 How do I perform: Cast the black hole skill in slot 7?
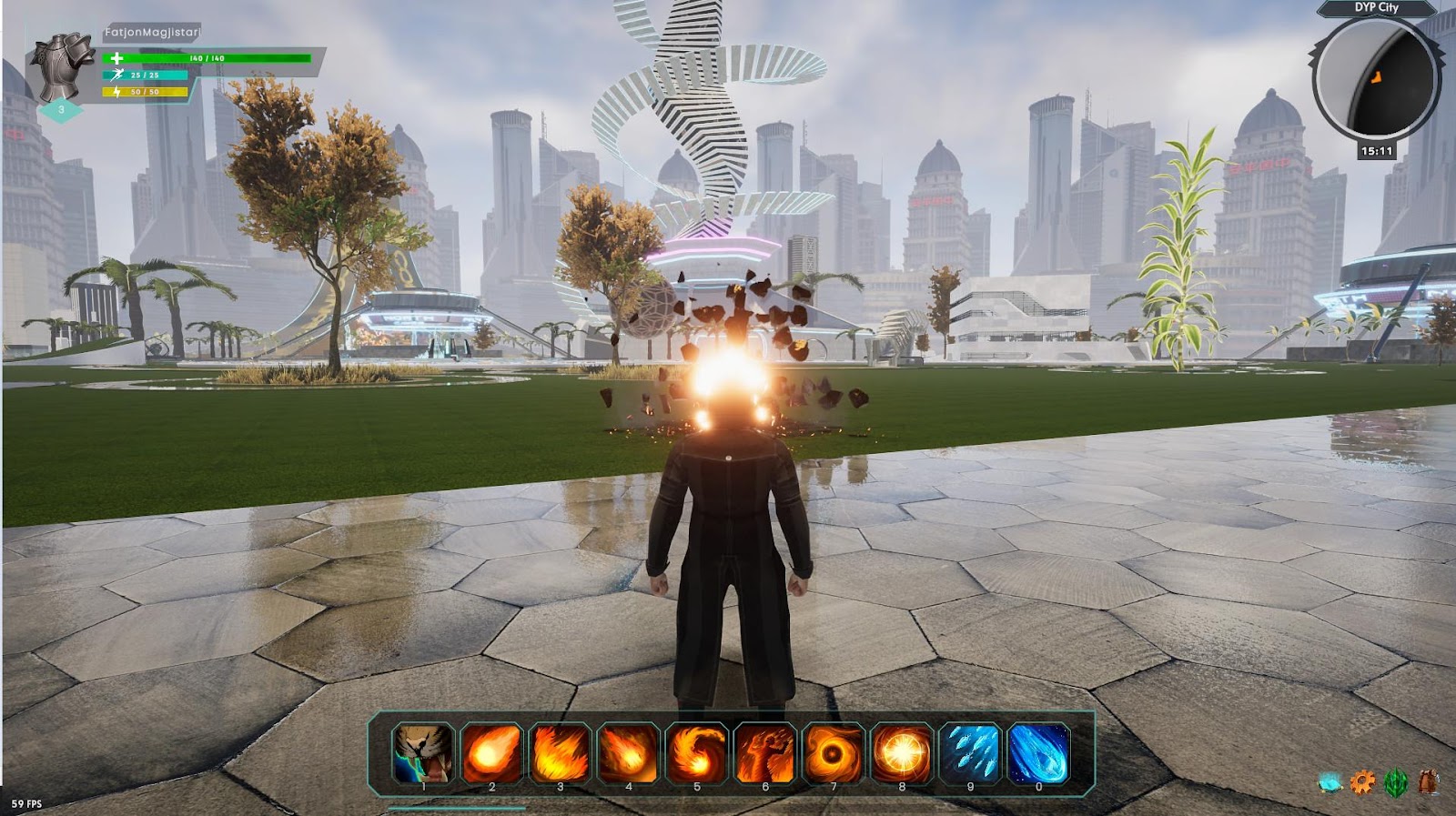(832, 752)
